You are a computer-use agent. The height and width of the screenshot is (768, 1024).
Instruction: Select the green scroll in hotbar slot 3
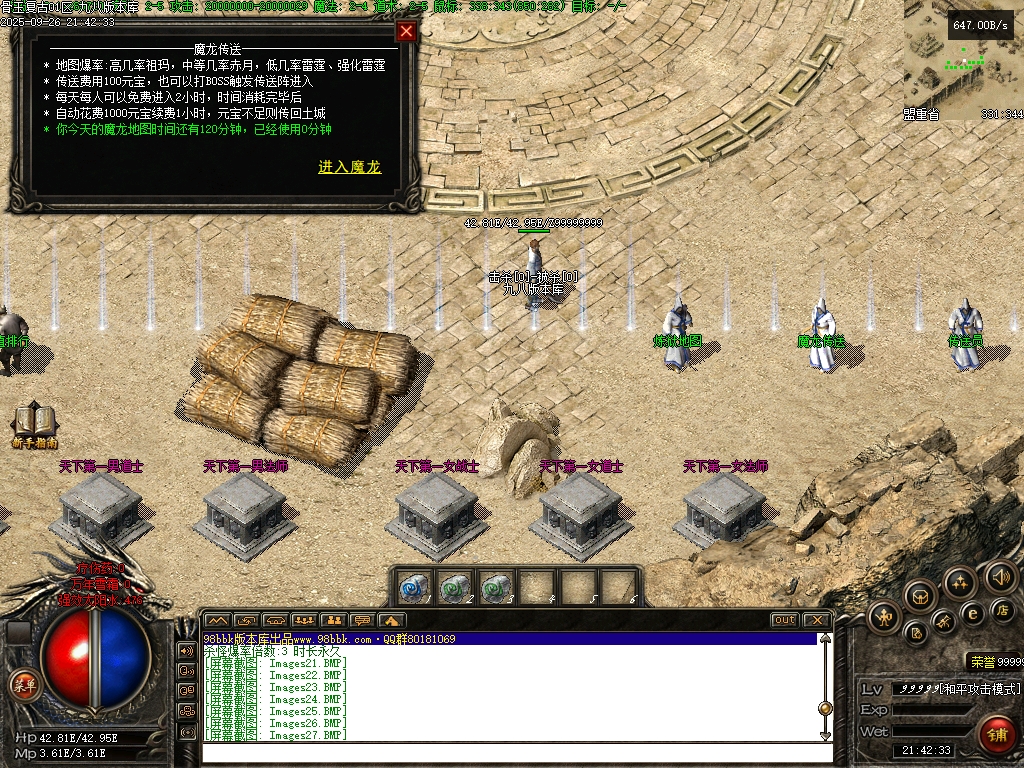click(493, 586)
